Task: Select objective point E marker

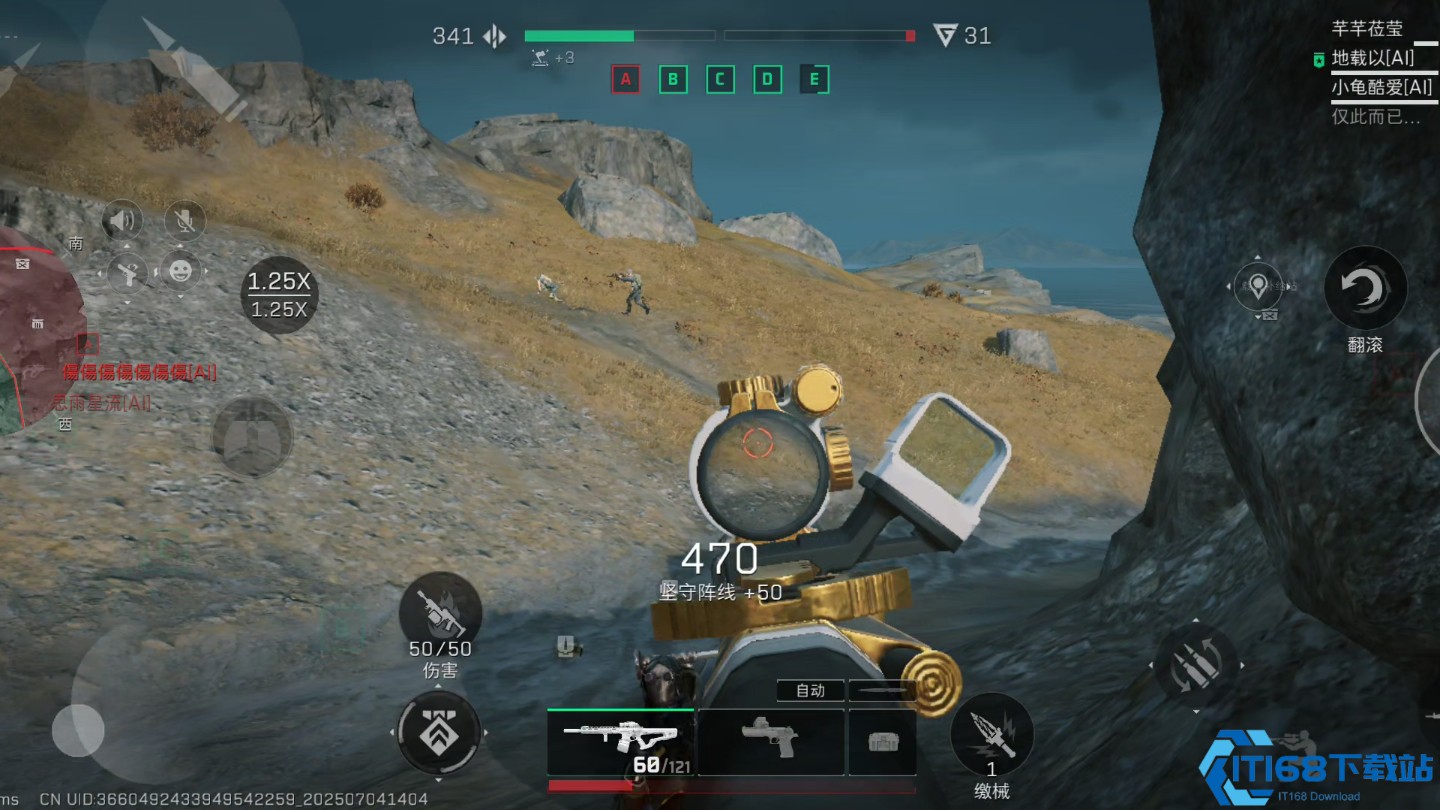Action: (x=814, y=79)
